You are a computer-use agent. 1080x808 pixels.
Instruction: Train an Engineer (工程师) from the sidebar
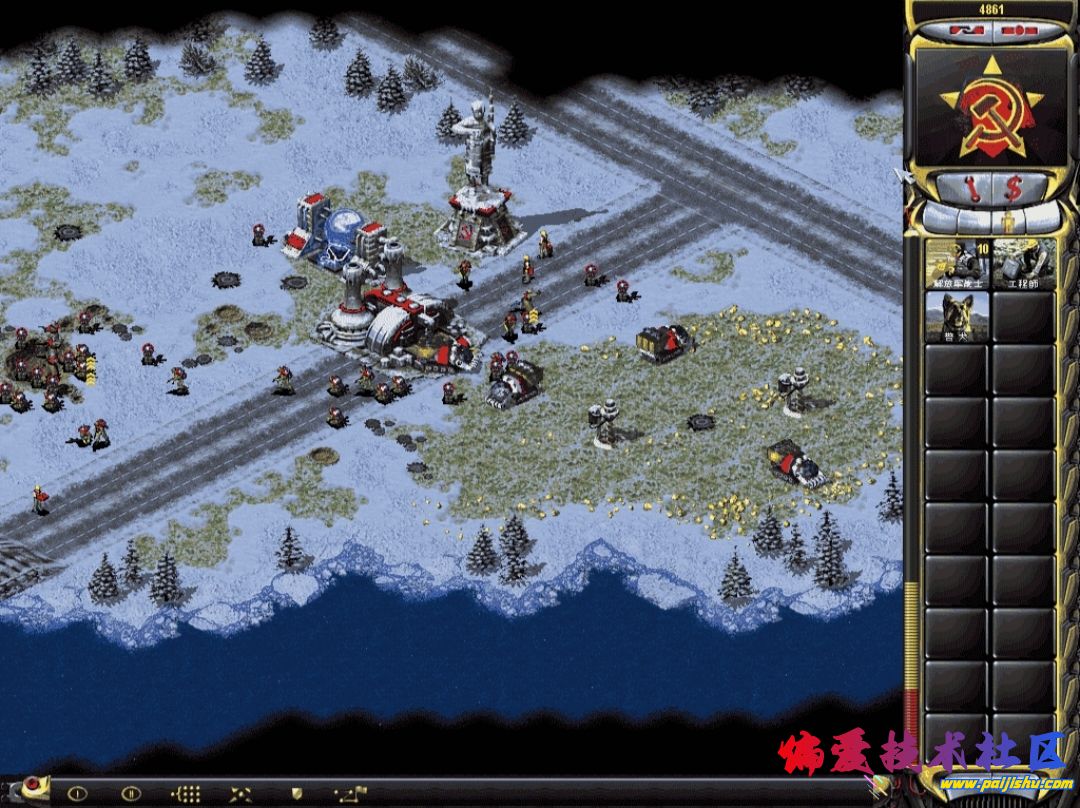pyautogui.click(x=1025, y=264)
